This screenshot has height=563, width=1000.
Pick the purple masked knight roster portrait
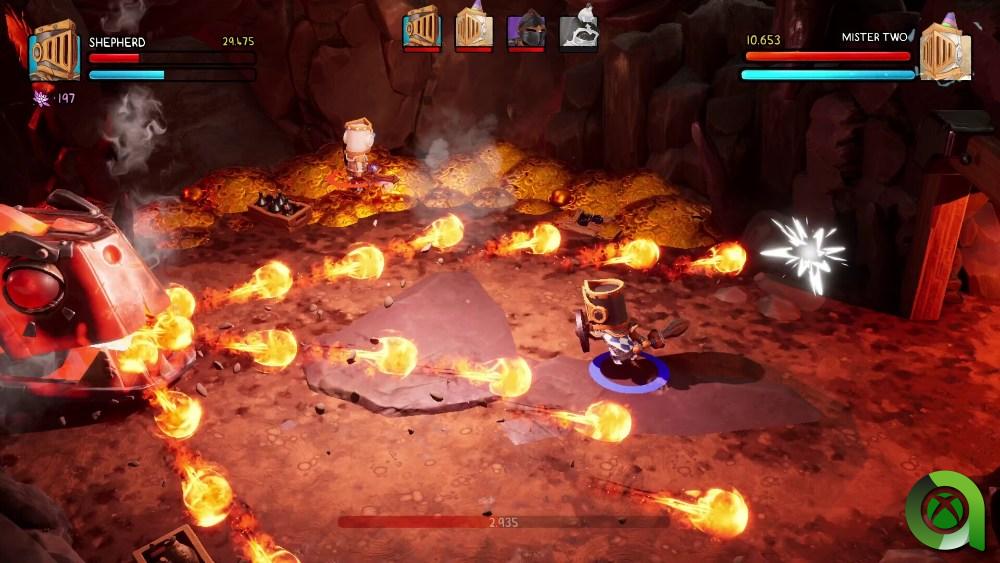pos(526,30)
